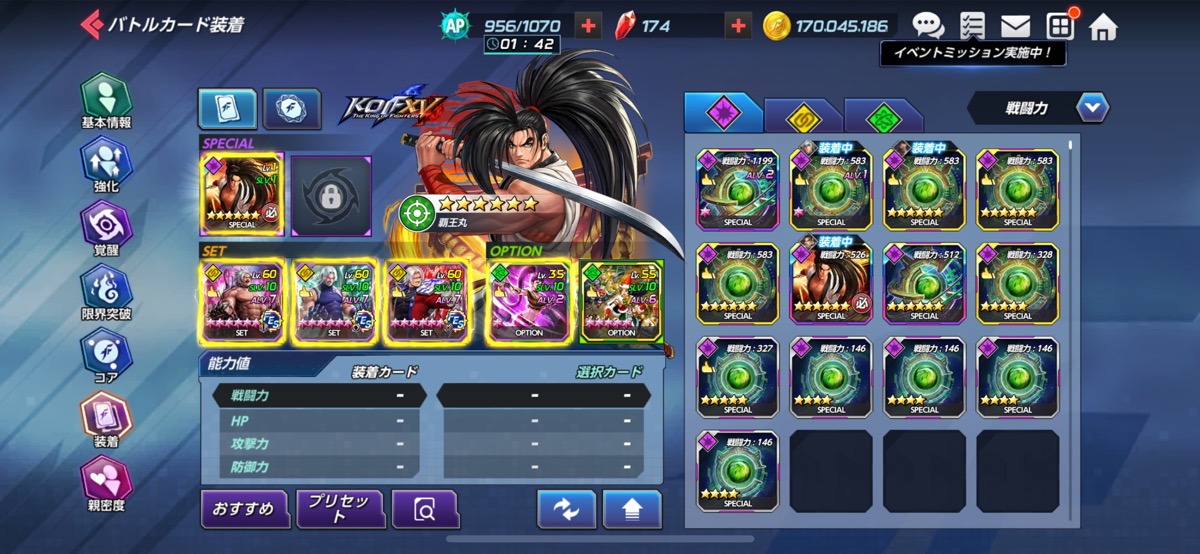Select the locked special card slot
The width and height of the screenshot is (1200, 554).
[331, 195]
